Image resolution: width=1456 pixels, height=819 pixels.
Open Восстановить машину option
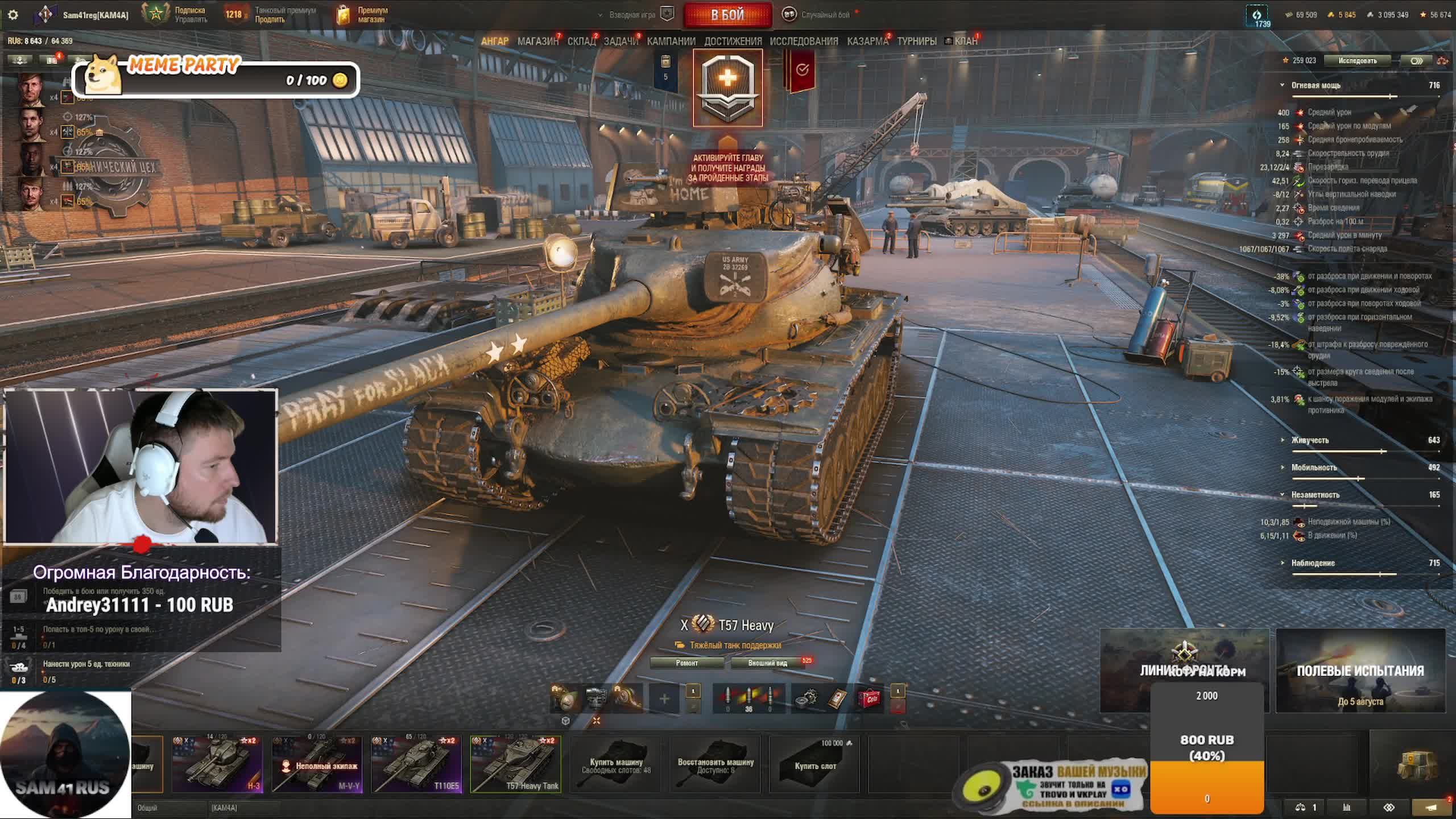tap(715, 764)
